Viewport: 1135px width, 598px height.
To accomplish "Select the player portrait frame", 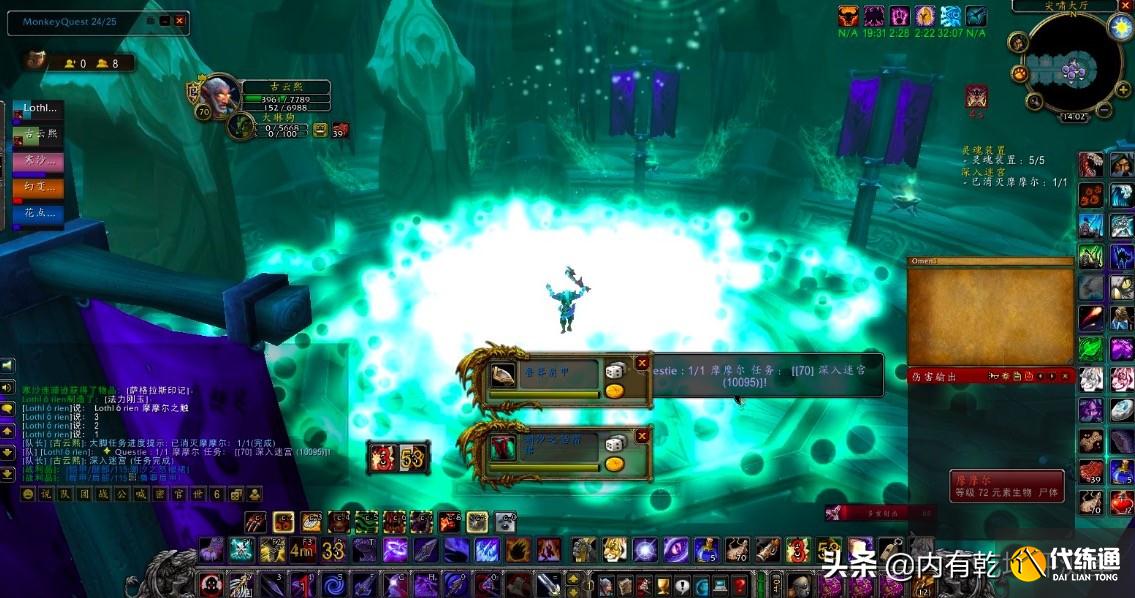I will pos(218,95).
